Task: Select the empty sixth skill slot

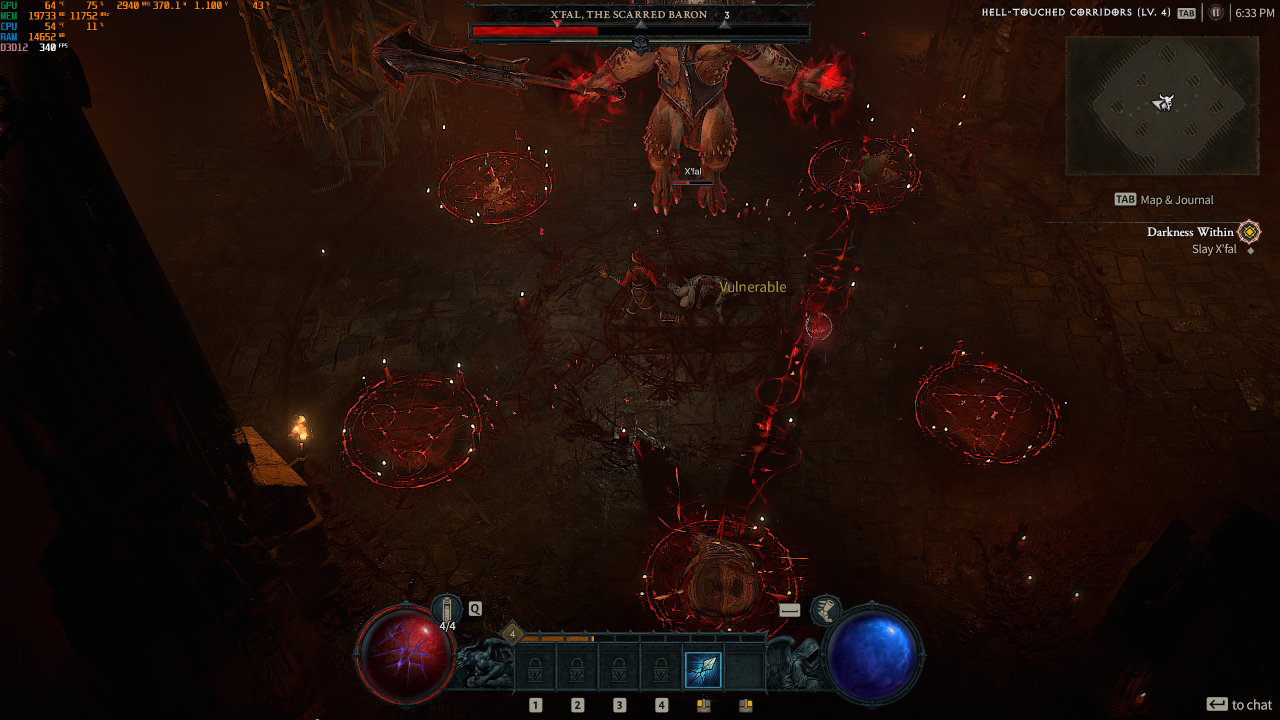Action: (x=745, y=669)
